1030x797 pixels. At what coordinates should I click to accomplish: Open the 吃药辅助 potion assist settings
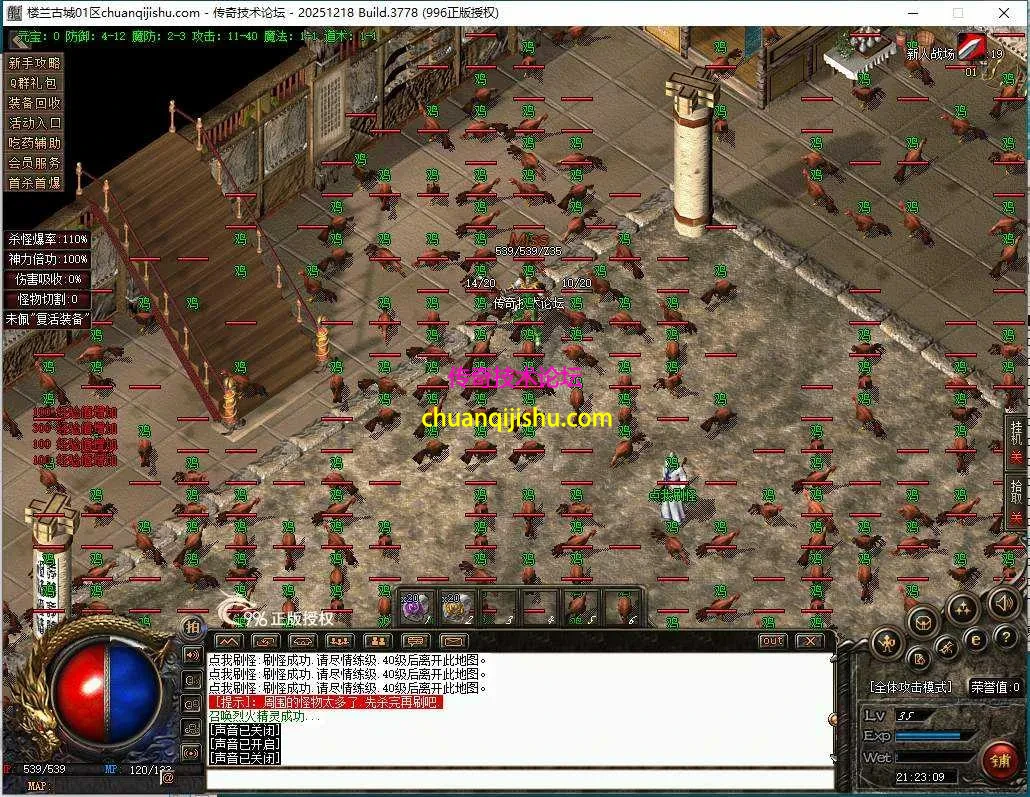[35, 143]
